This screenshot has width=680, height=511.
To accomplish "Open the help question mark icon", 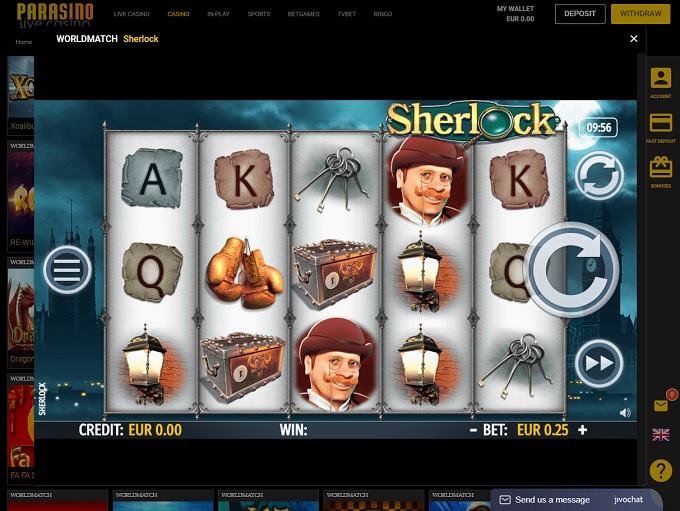I will coord(660,470).
